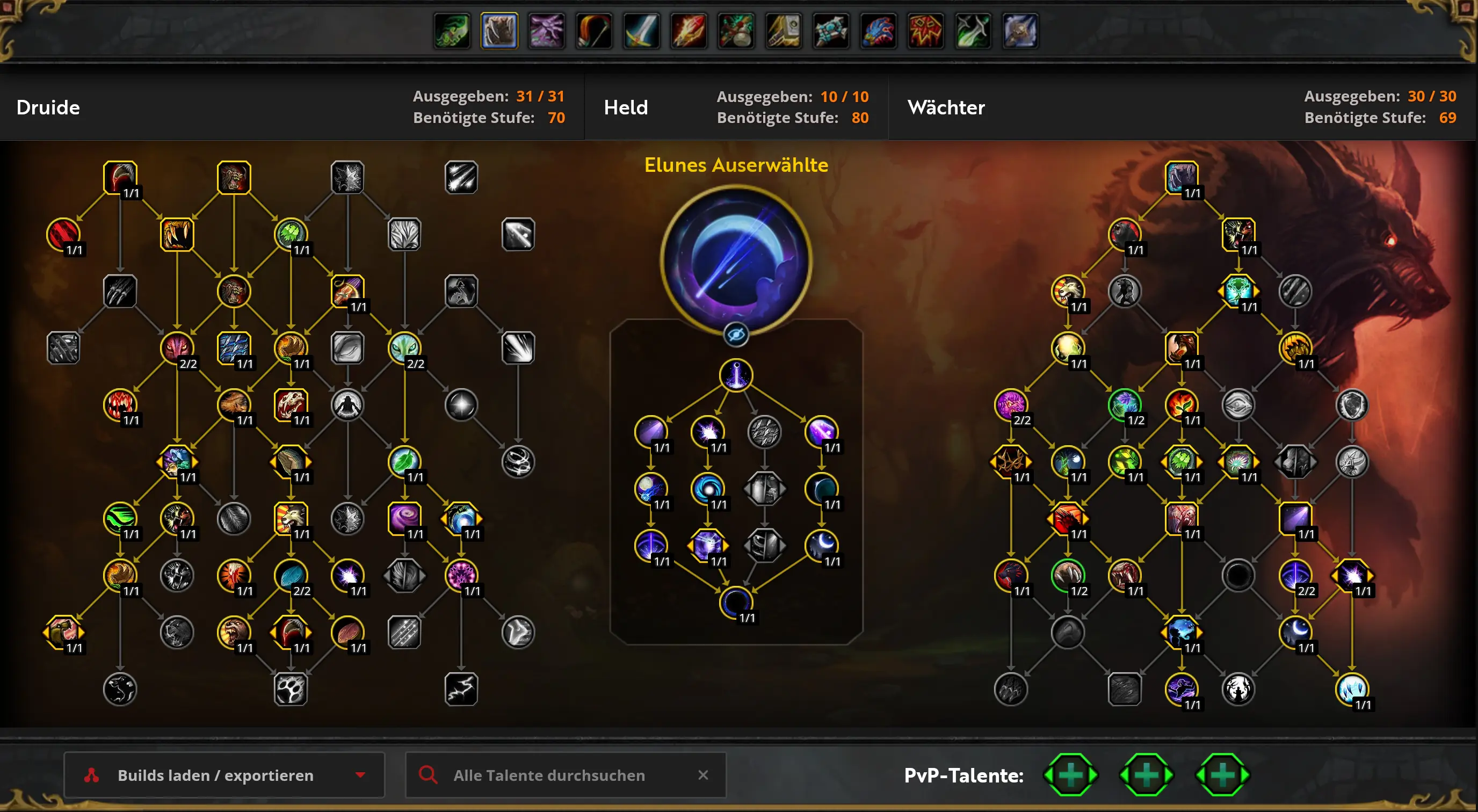
Task: Select the crescent moon hero talent
Action: (822, 545)
